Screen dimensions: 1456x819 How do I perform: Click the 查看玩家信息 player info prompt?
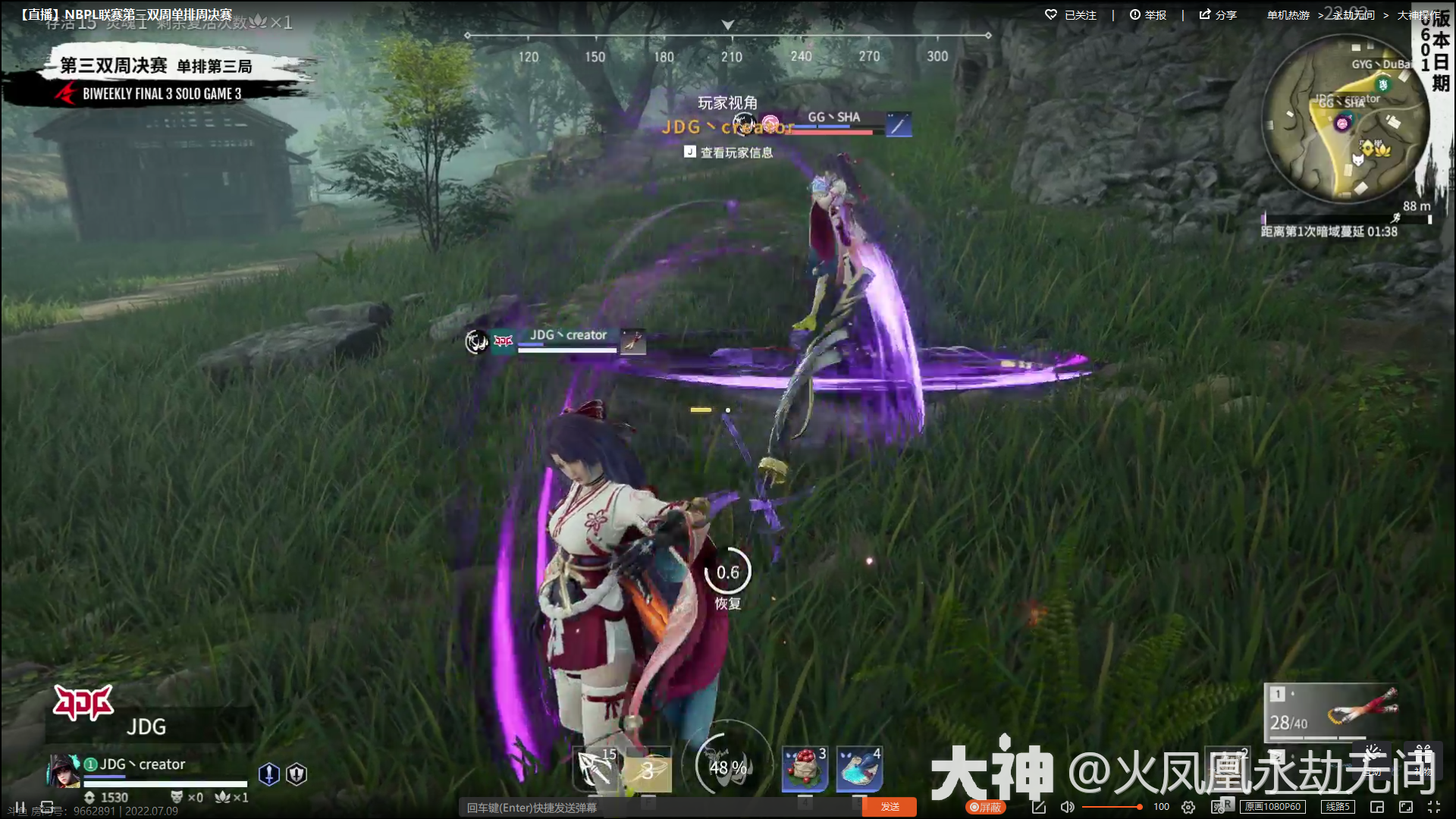(729, 152)
